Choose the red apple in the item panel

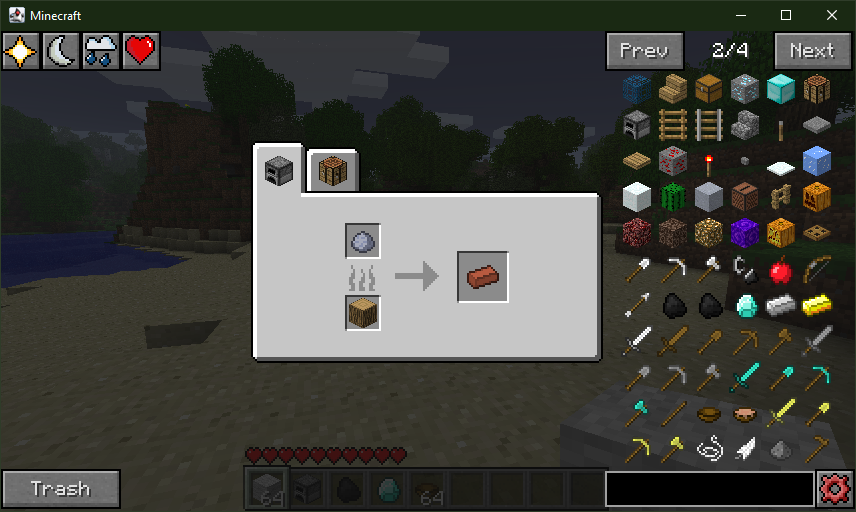[780, 269]
